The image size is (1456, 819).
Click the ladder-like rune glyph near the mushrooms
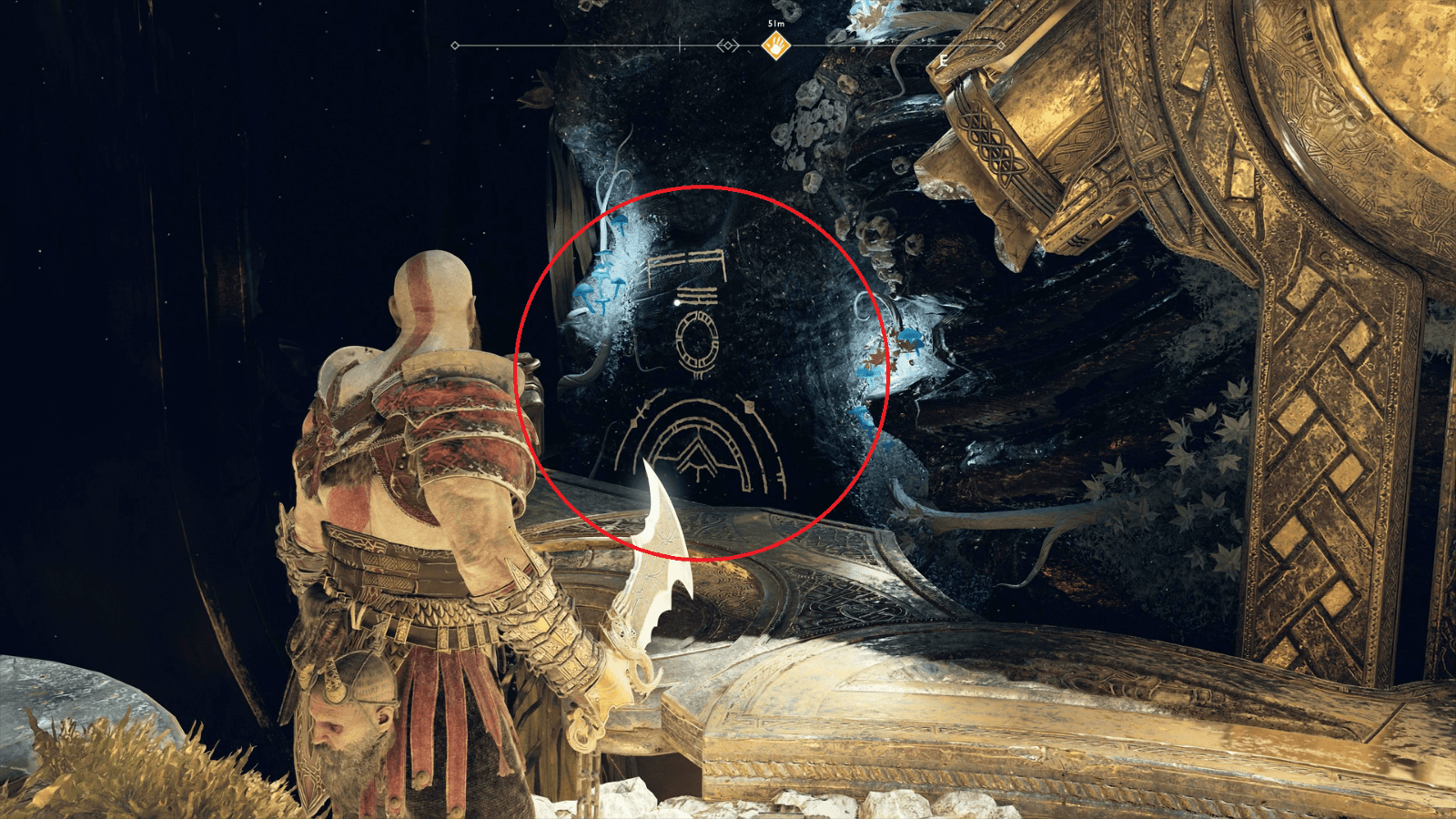click(687, 261)
